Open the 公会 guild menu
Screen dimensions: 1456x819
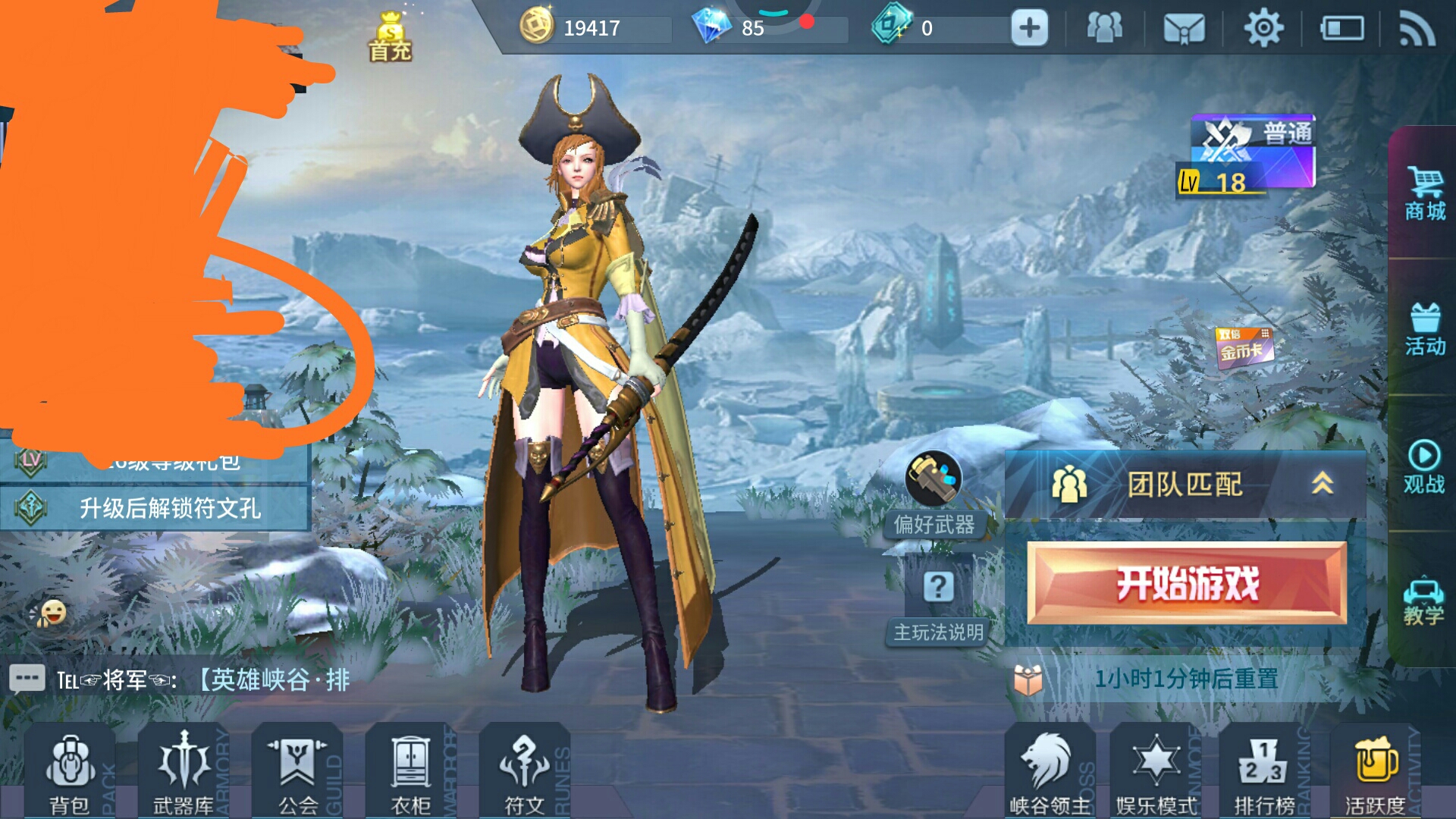297,773
